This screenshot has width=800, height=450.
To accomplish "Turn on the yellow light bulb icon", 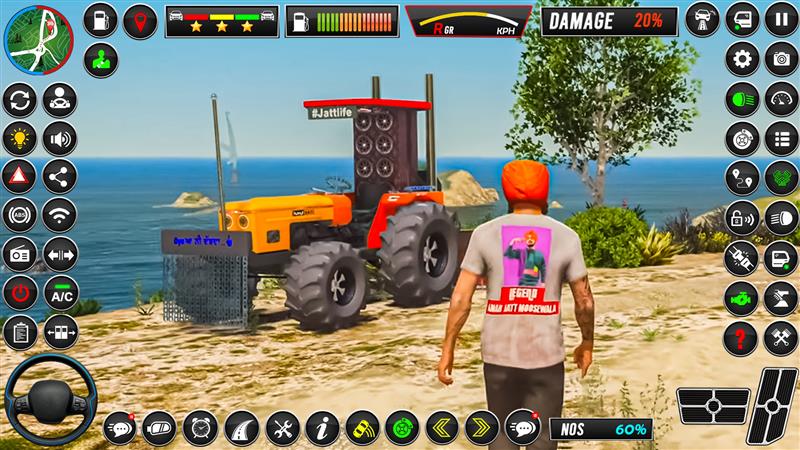I will click(19, 137).
